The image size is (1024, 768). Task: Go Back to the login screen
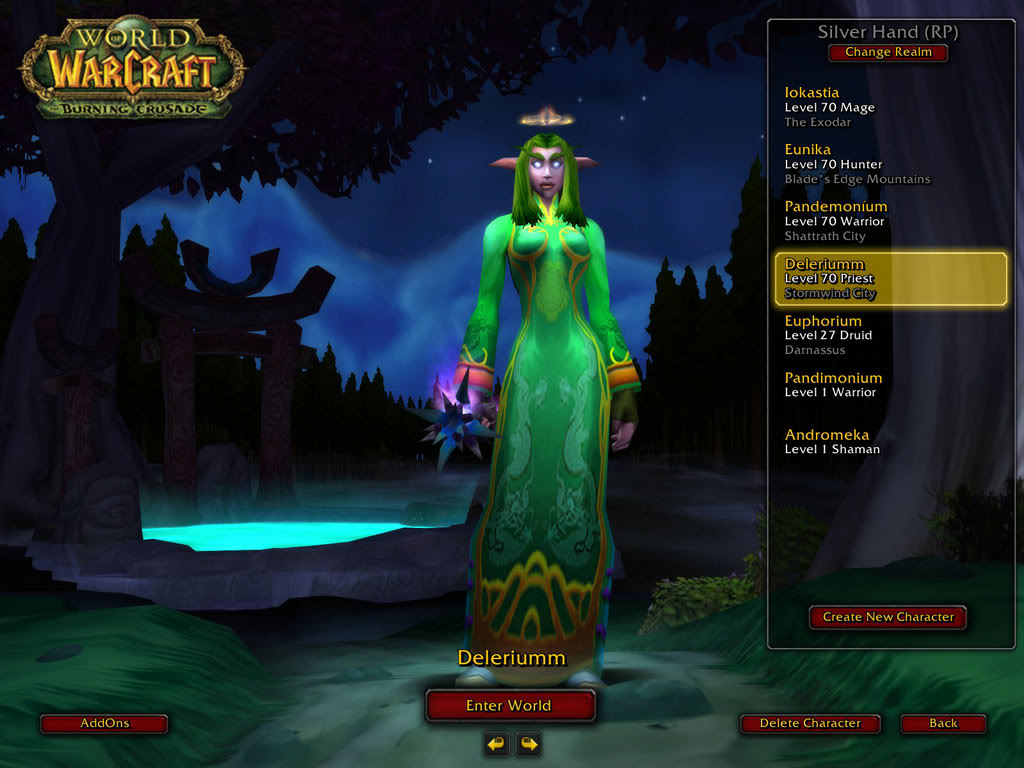point(942,723)
